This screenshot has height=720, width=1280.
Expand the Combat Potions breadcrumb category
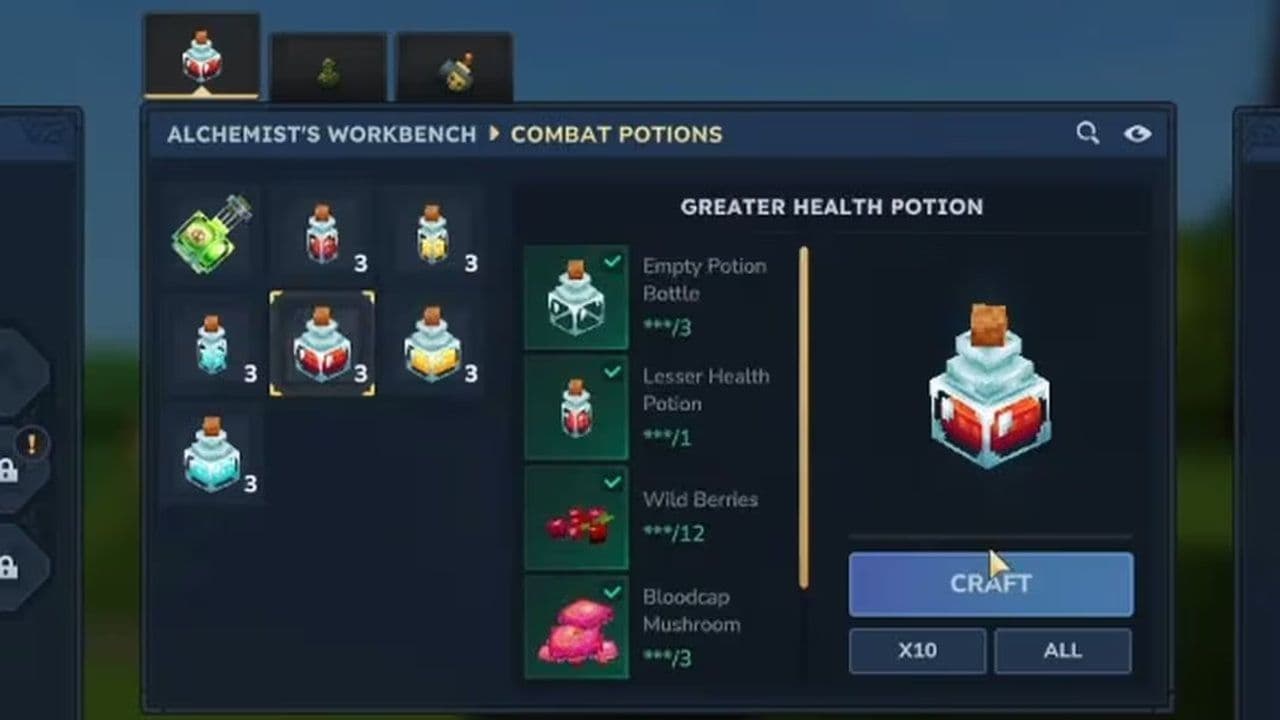[617, 134]
